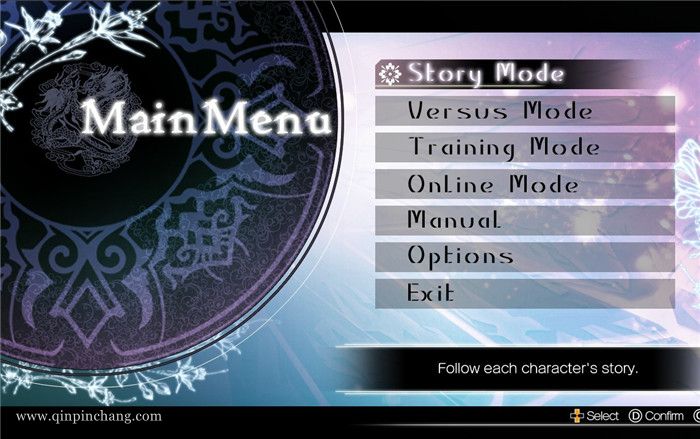Choose the Versus Mode entry

499,111
